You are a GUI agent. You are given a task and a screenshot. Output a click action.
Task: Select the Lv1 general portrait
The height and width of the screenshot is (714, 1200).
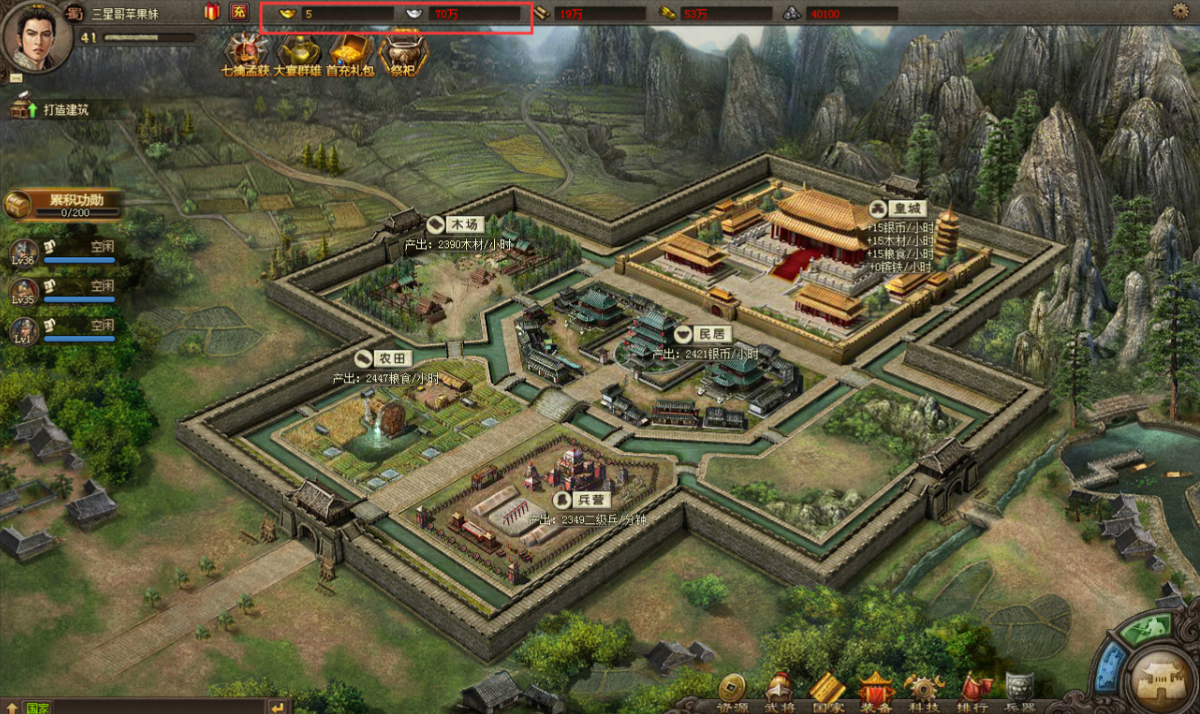tap(24, 330)
